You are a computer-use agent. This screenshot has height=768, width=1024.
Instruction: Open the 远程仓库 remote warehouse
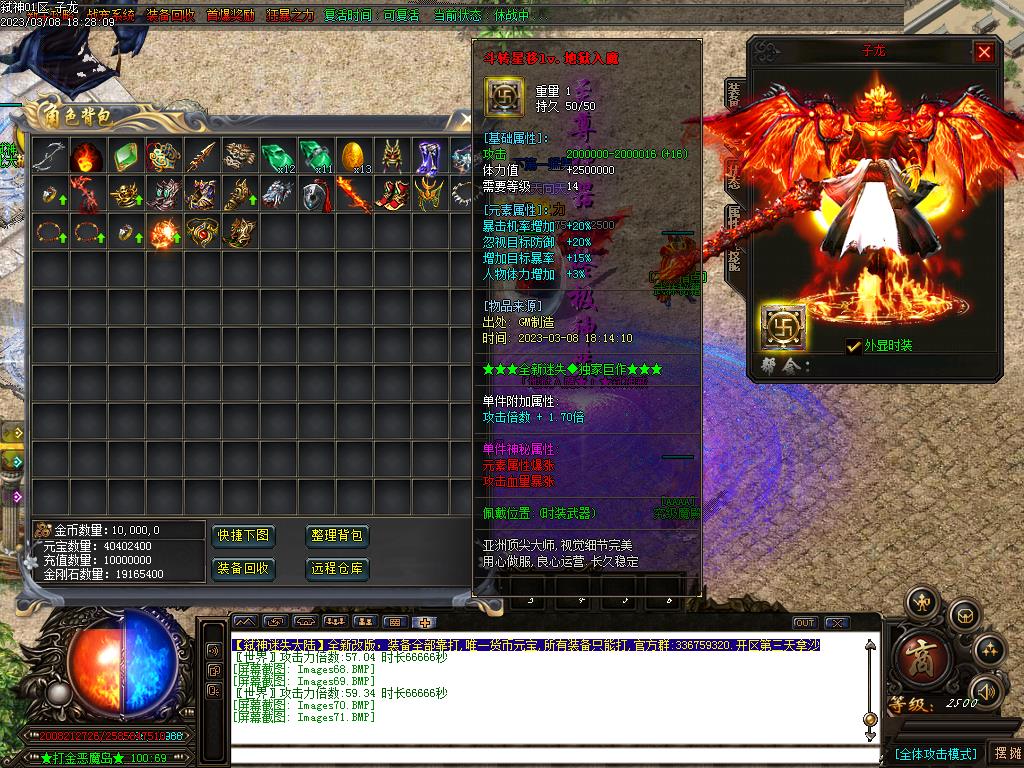pos(336,569)
